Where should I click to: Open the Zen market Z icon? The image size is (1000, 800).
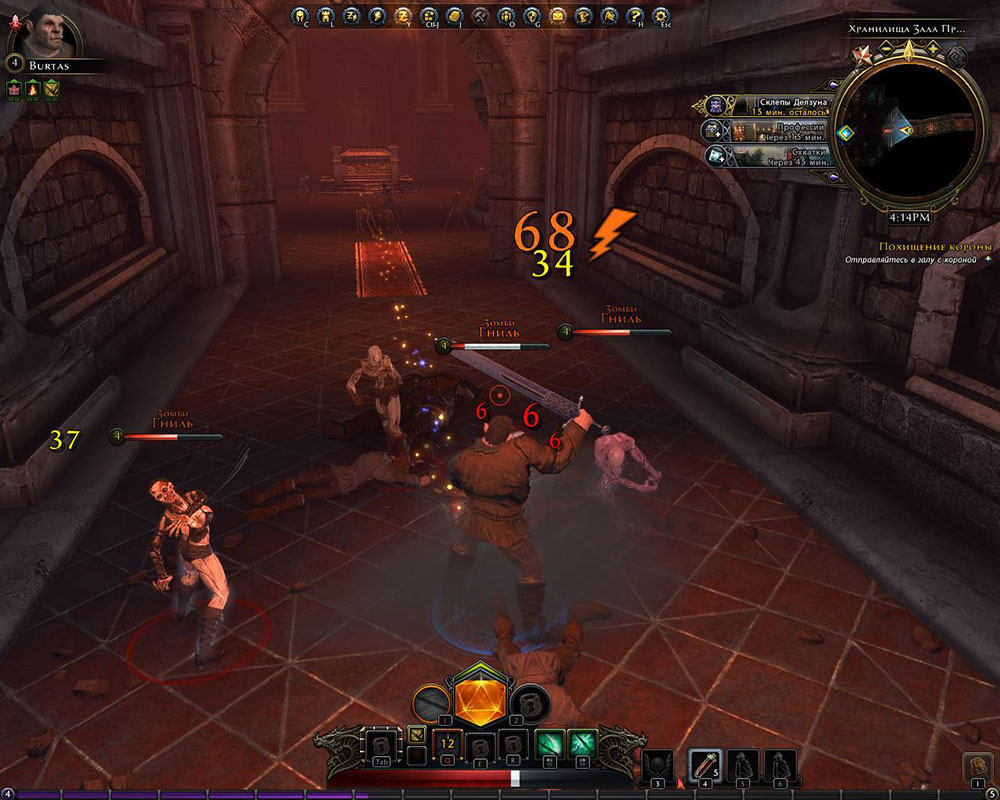[403, 16]
